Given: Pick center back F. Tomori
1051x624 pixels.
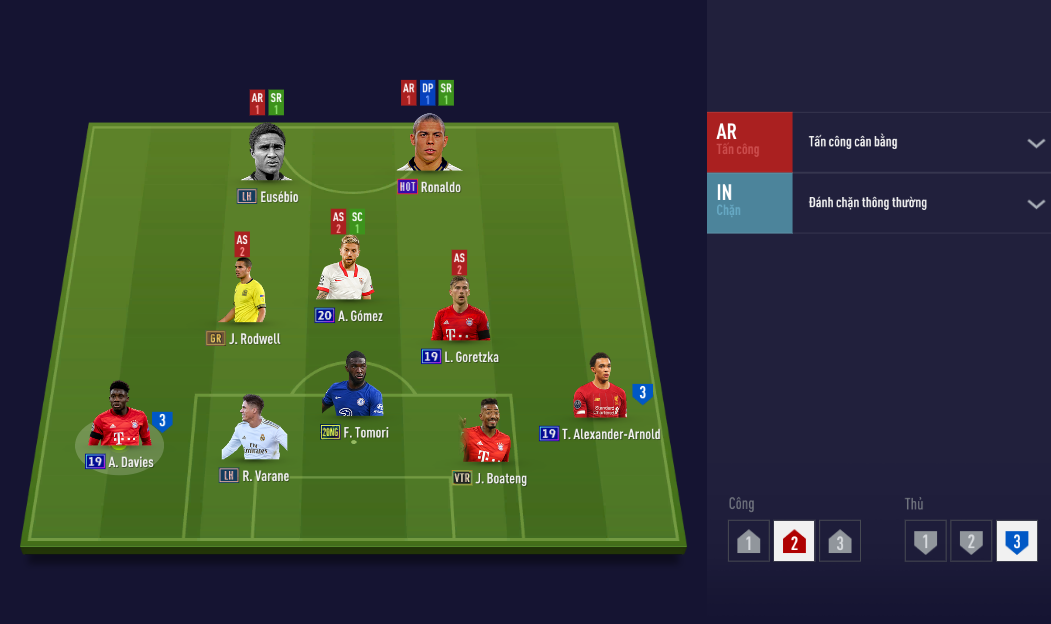Looking at the screenshot, I should [353, 388].
